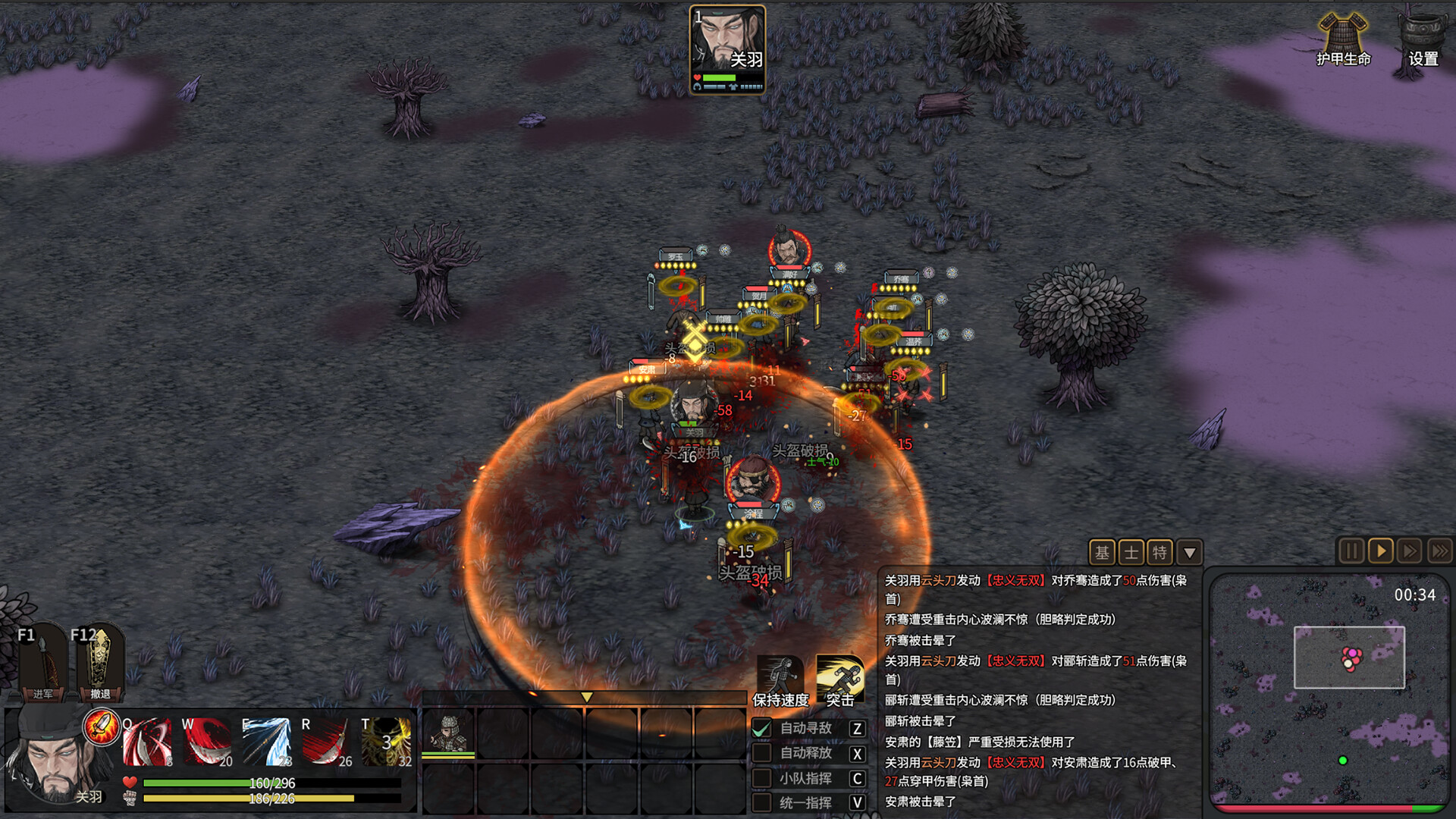The image size is (1456, 819).
Task: Switch to the 基 log filter tab
Action: (1102, 552)
